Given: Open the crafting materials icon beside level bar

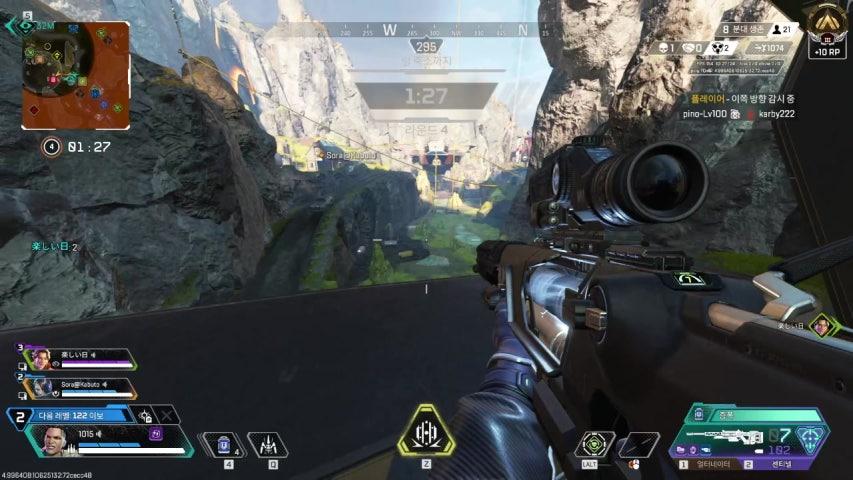Looking at the screenshot, I should (x=145, y=415).
